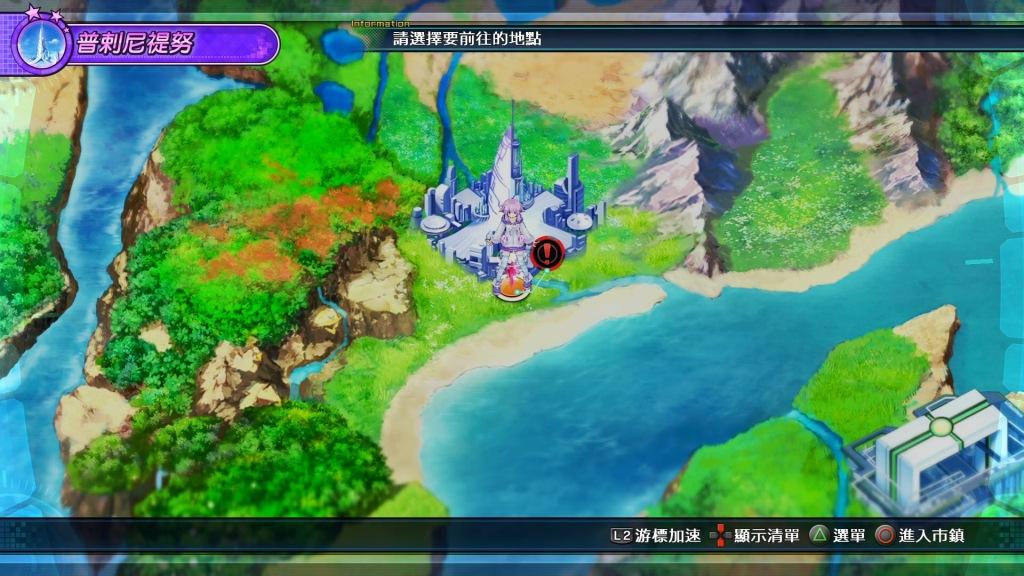Choose the white and green facility map location
The image size is (1024, 576).
pos(936,448)
